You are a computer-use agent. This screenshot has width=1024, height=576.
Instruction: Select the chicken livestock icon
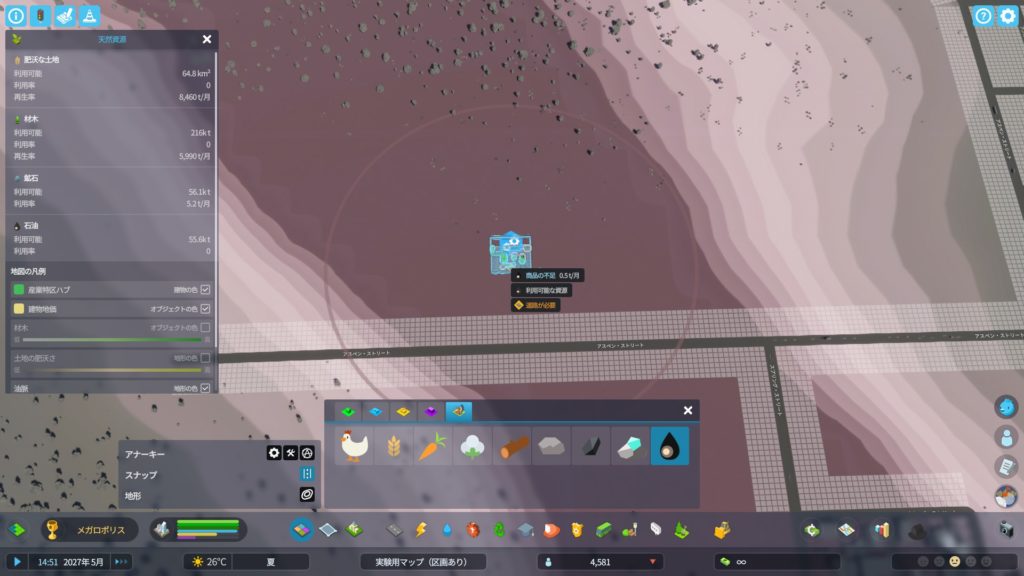pos(354,446)
